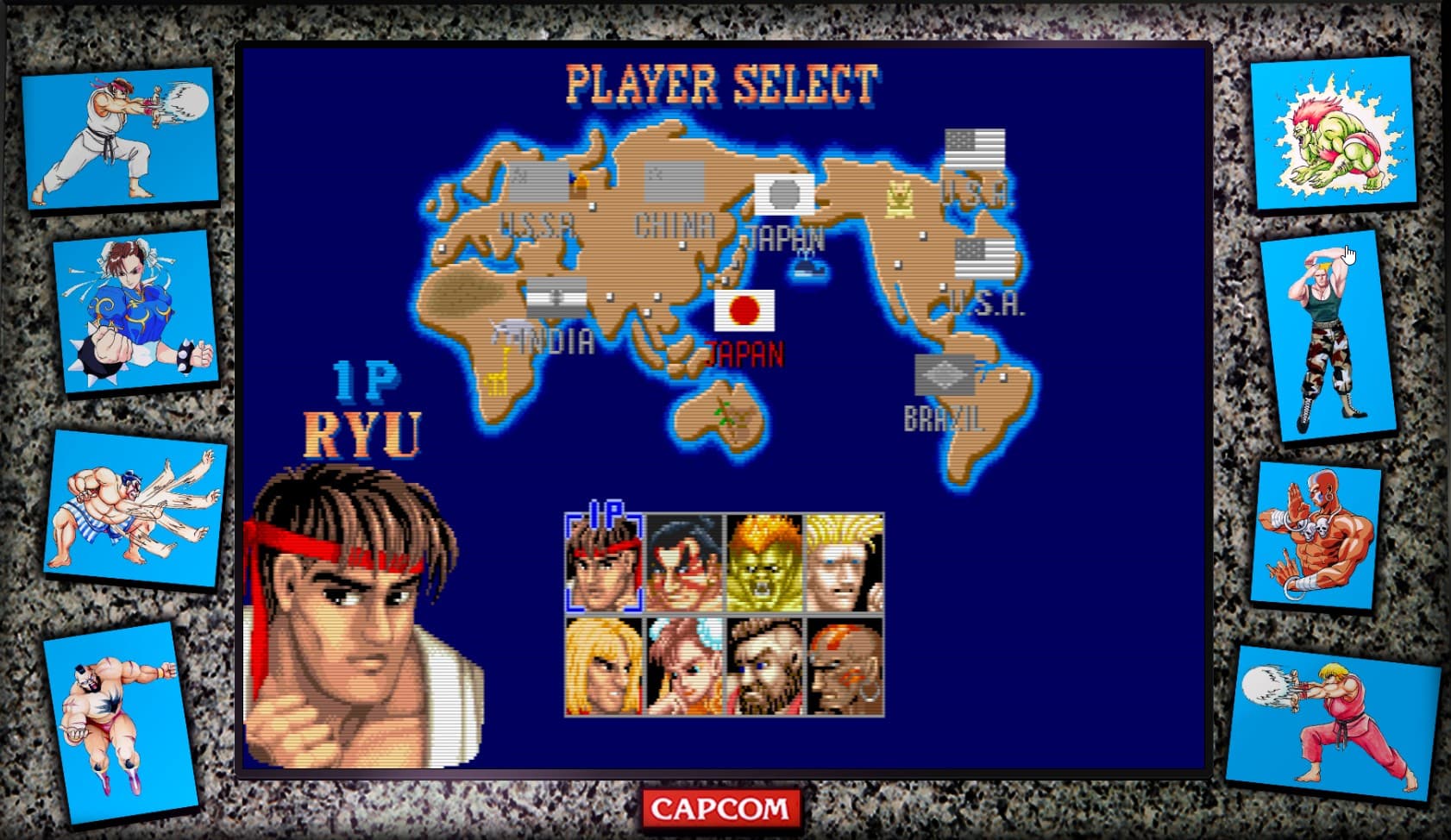Choose the China flag on the world map
The height and width of the screenshot is (840, 1451).
(x=674, y=181)
